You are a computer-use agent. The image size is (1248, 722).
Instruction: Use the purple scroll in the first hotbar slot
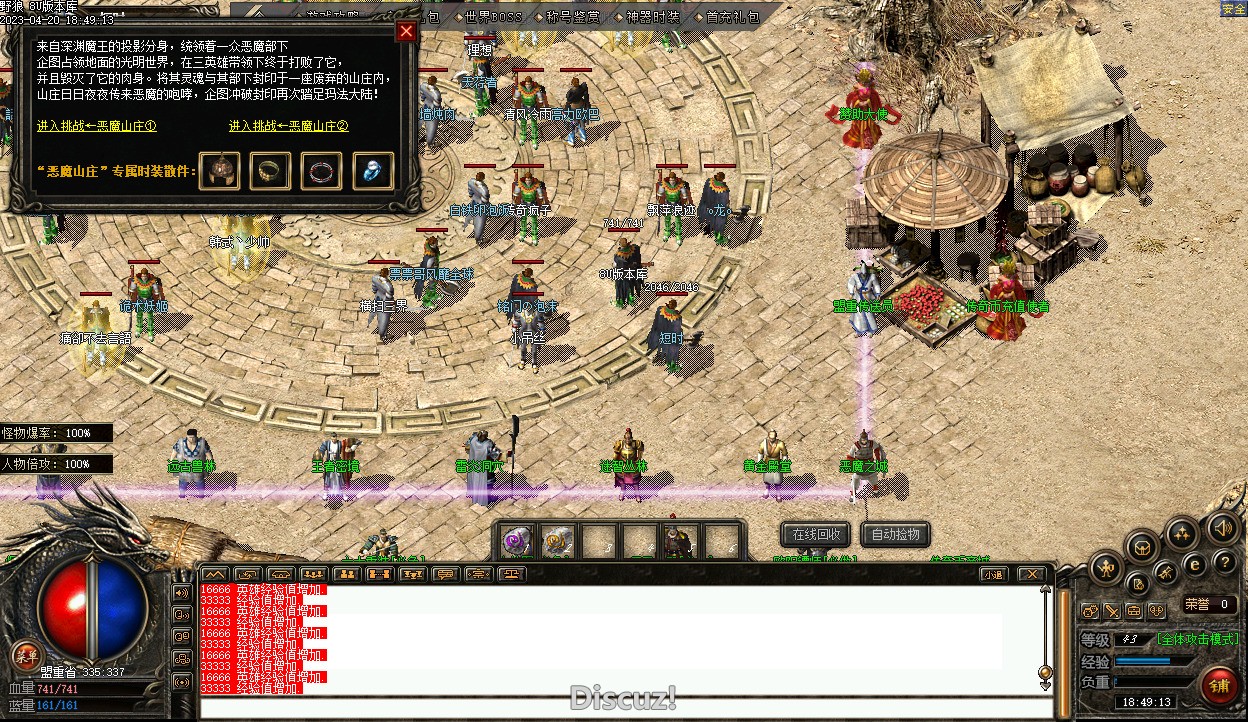tap(517, 542)
